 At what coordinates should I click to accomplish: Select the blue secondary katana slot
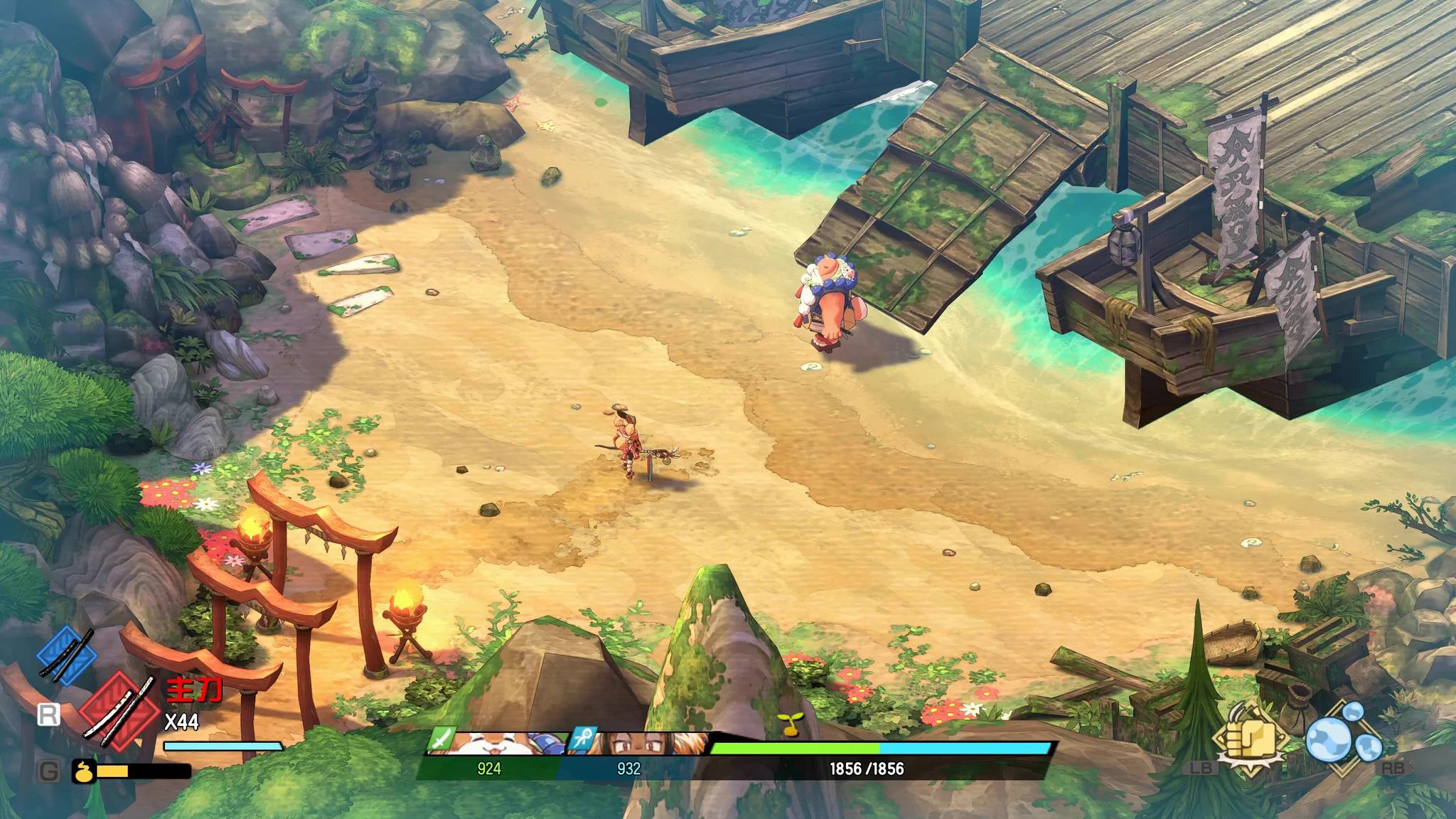66,655
